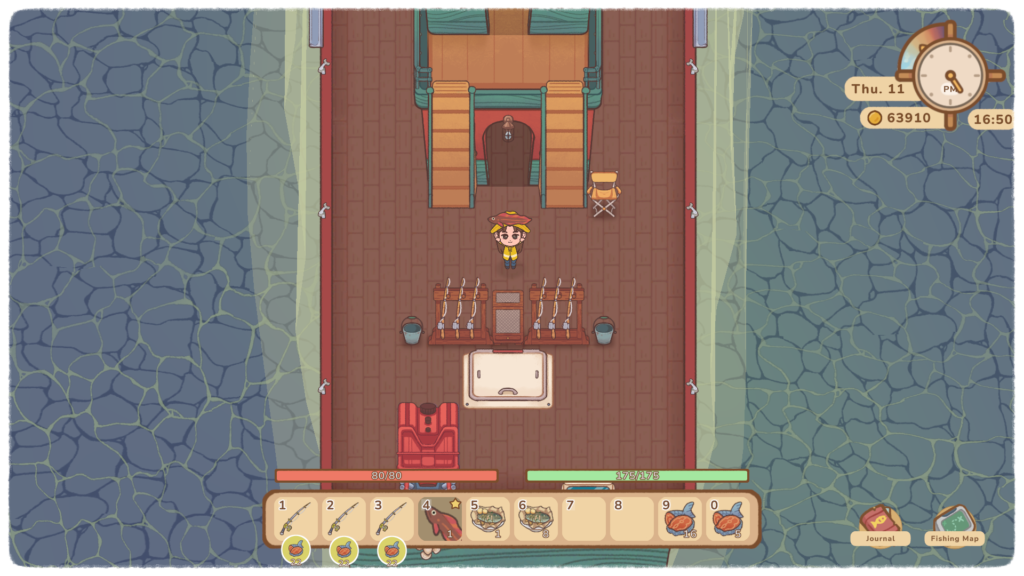Choose the fishing rod in slot 3
The height and width of the screenshot is (576, 1024).
(x=392, y=519)
